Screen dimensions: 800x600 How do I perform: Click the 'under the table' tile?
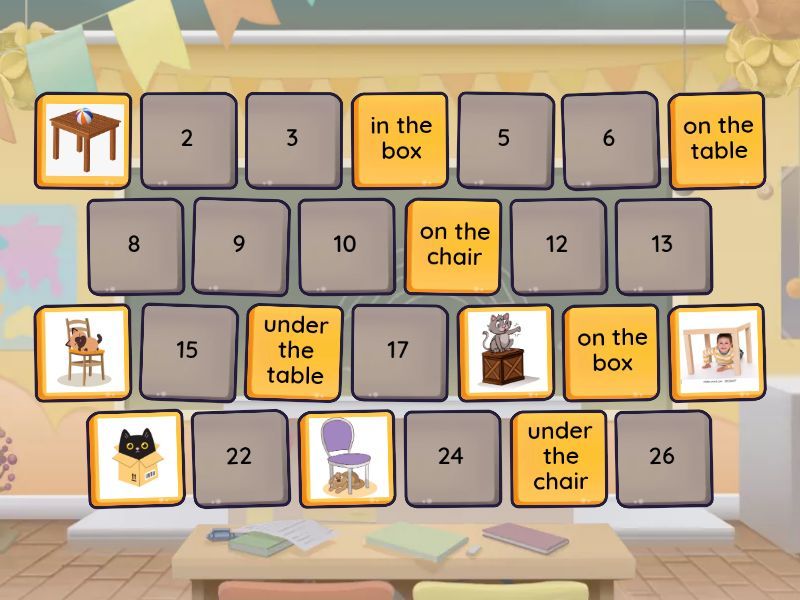(x=295, y=351)
